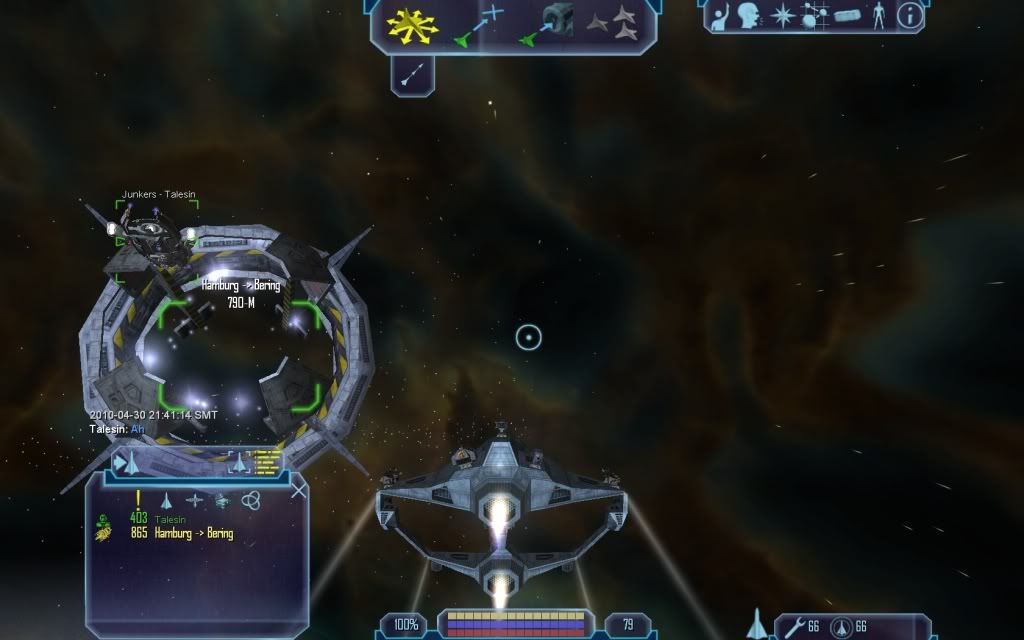Close the contact list panel
Screen dimensions: 1024x640
pyautogui.click(x=298, y=490)
